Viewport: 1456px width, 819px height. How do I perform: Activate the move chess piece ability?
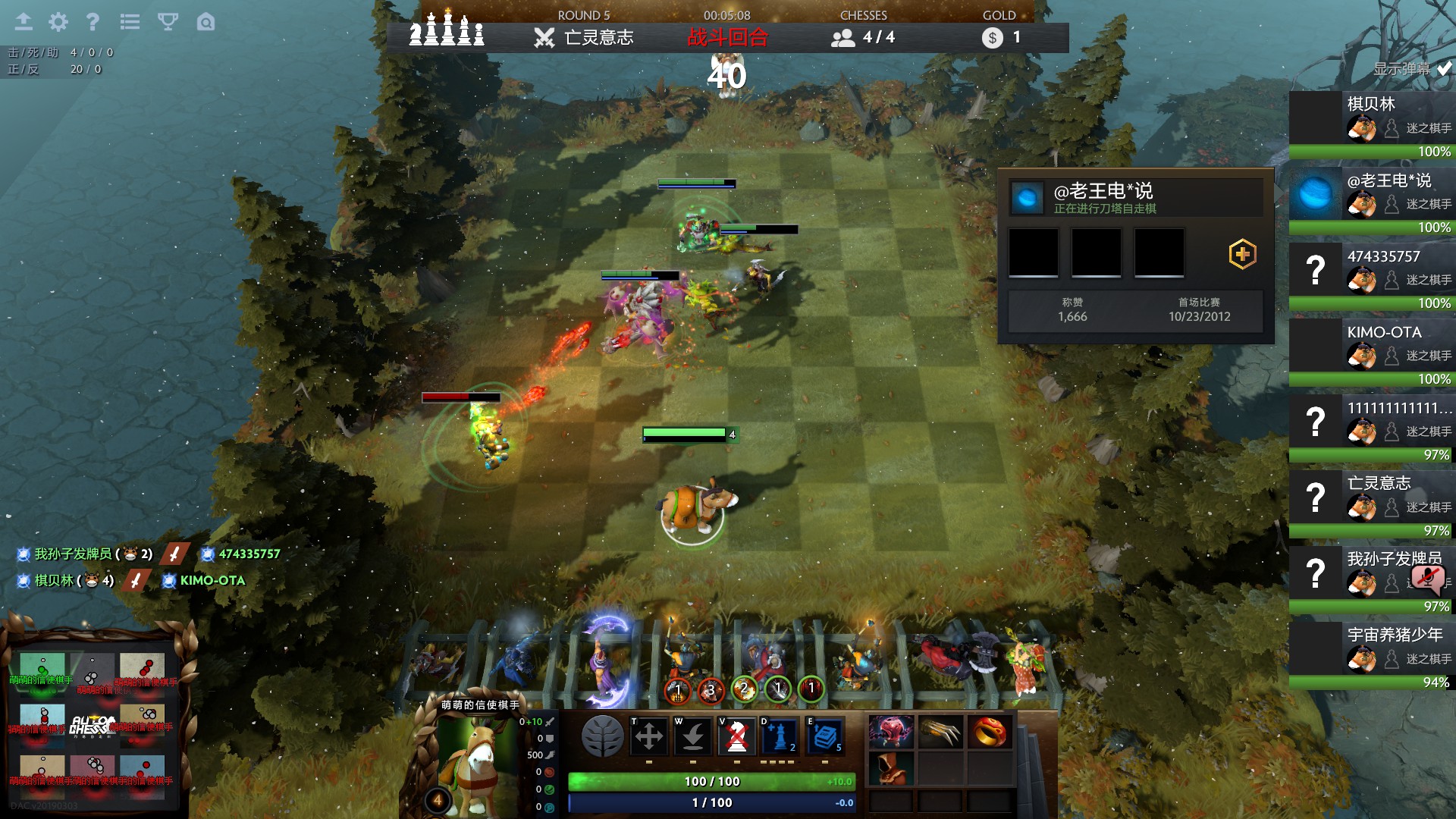[x=649, y=736]
